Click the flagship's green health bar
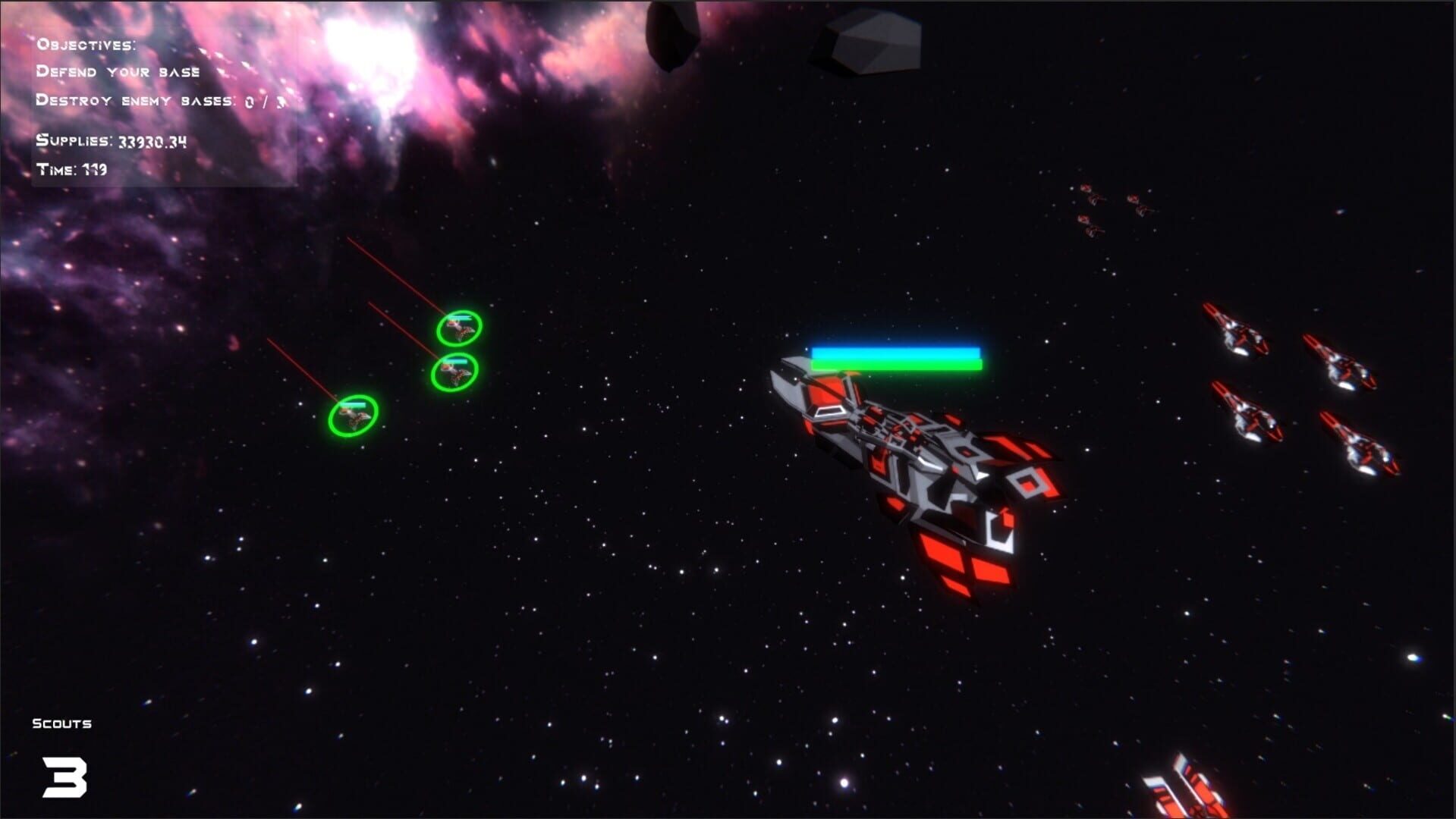The width and height of the screenshot is (1456, 819). [x=895, y=365]
